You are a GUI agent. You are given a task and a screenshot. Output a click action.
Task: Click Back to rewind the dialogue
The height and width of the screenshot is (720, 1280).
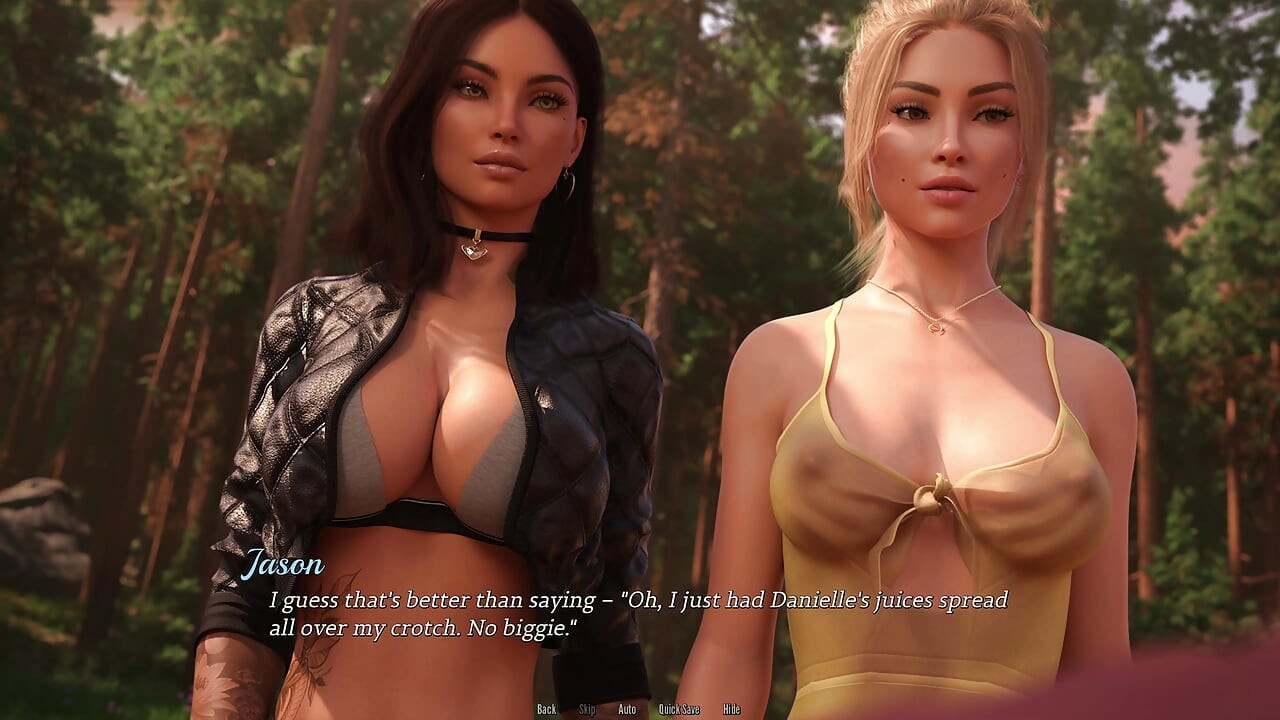(x=547, y=709)
